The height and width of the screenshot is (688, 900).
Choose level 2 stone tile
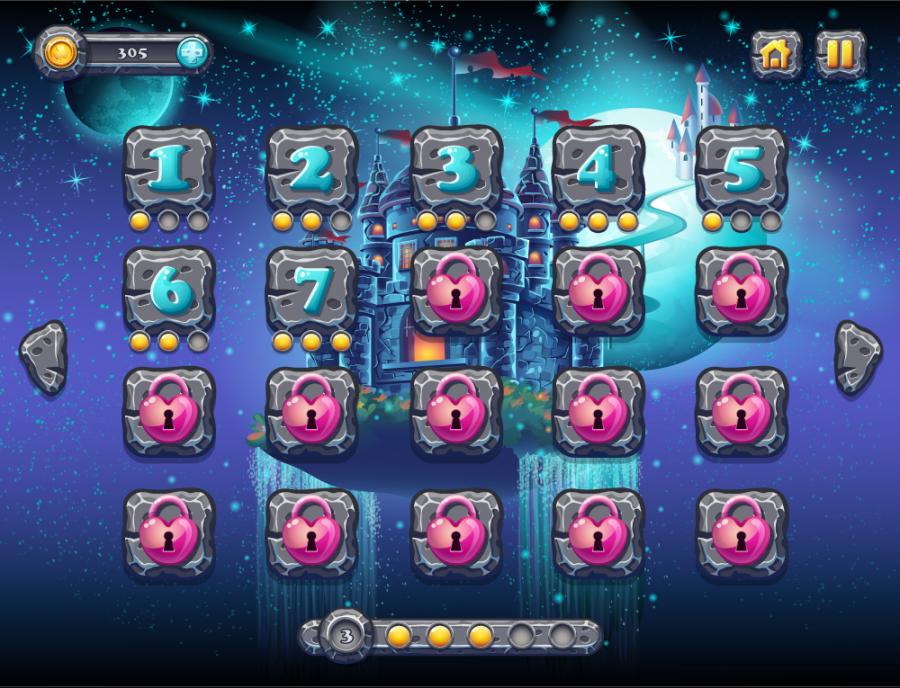(x=311, y=168)
